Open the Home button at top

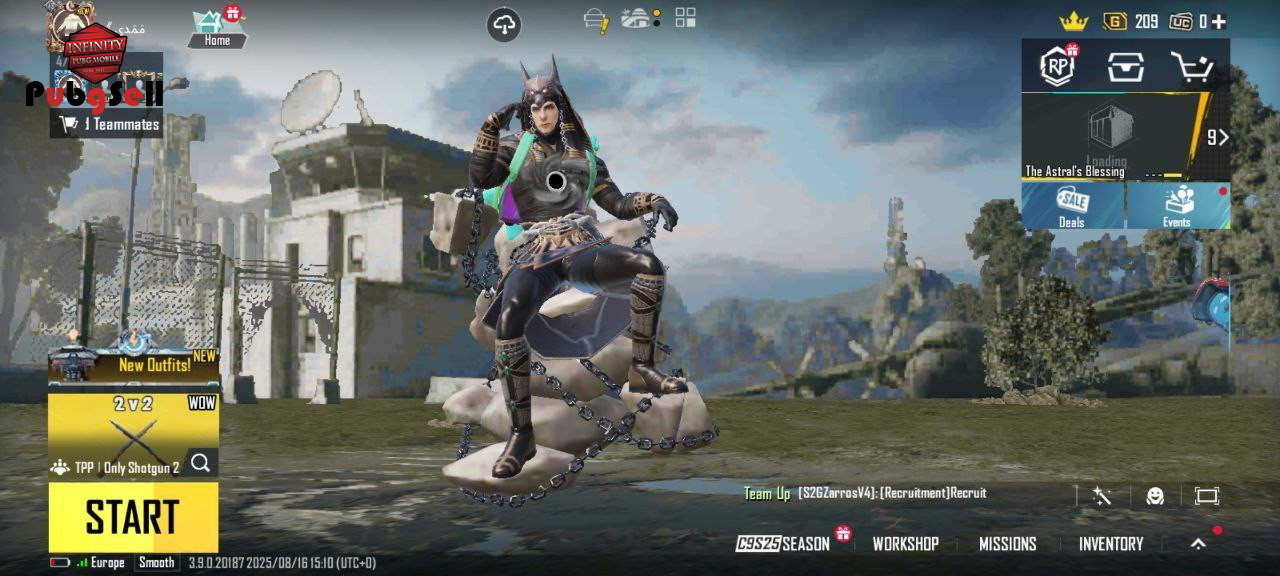[x=217, y=28]
